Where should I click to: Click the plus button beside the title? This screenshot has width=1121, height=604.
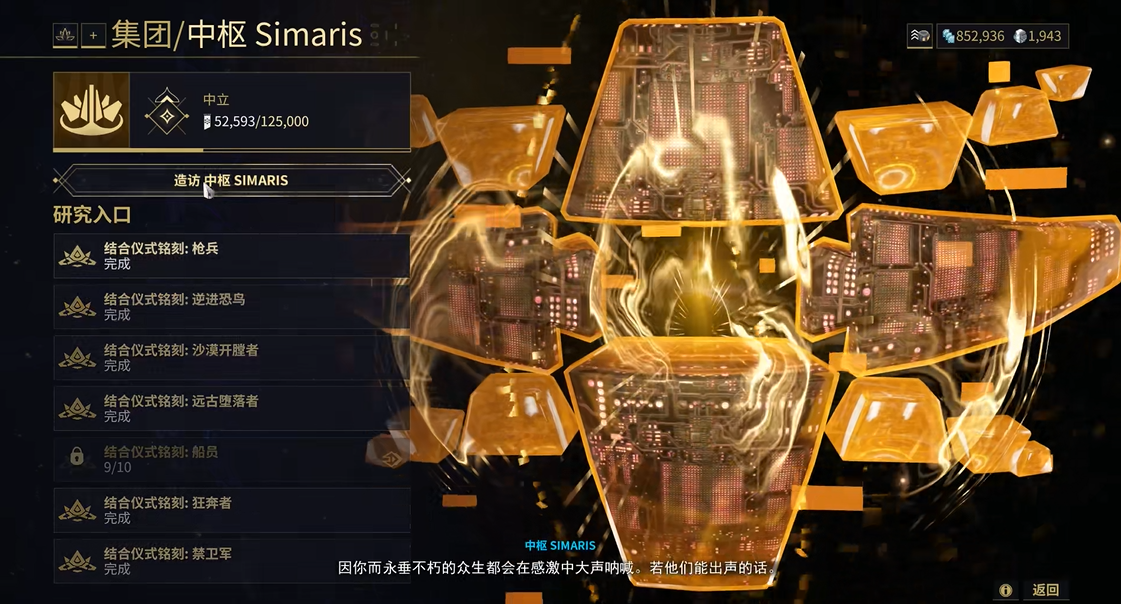[93, 36]
